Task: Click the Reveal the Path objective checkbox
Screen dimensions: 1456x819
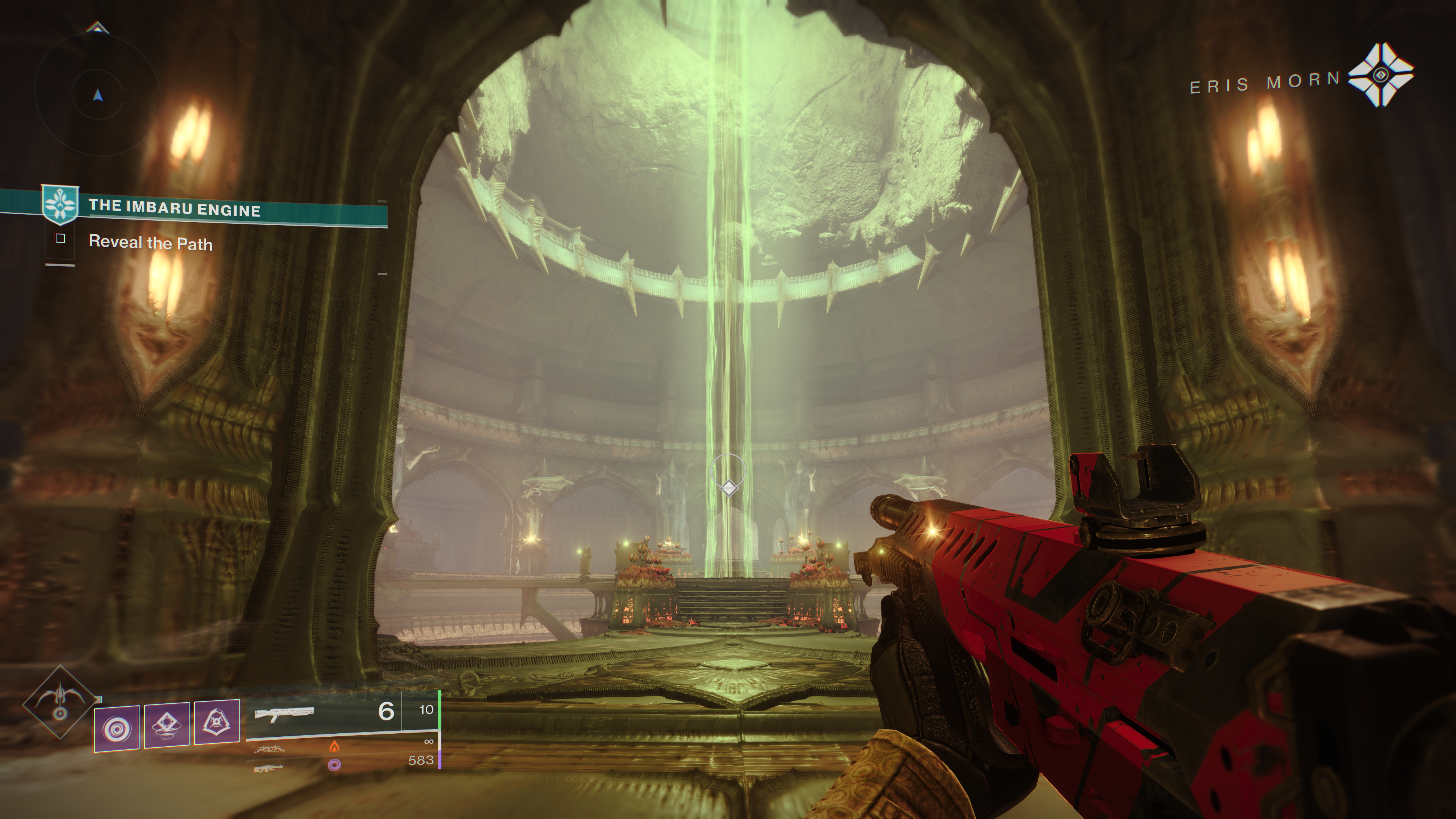Action: (x=61, y=238)
